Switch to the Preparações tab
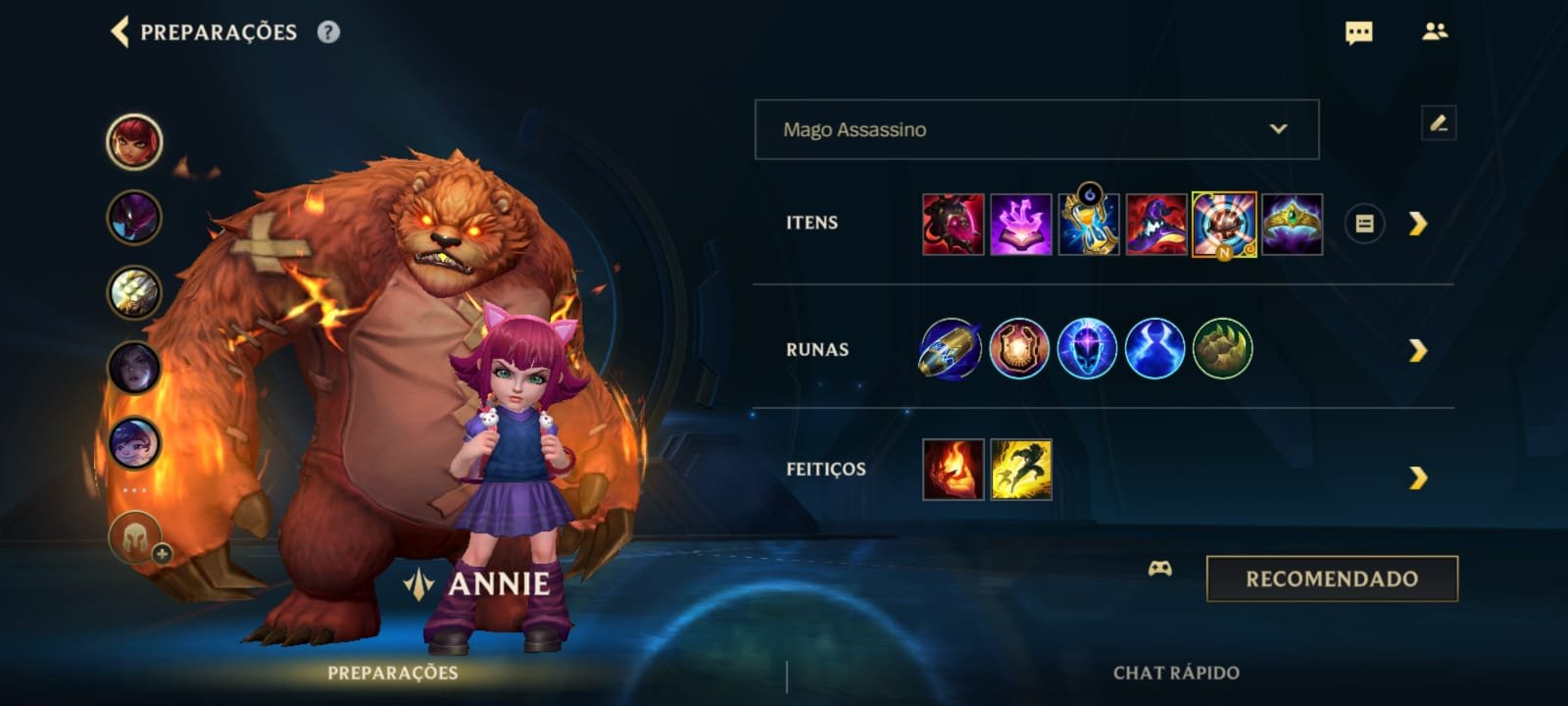1568x706 pixels. coord(392,673)
